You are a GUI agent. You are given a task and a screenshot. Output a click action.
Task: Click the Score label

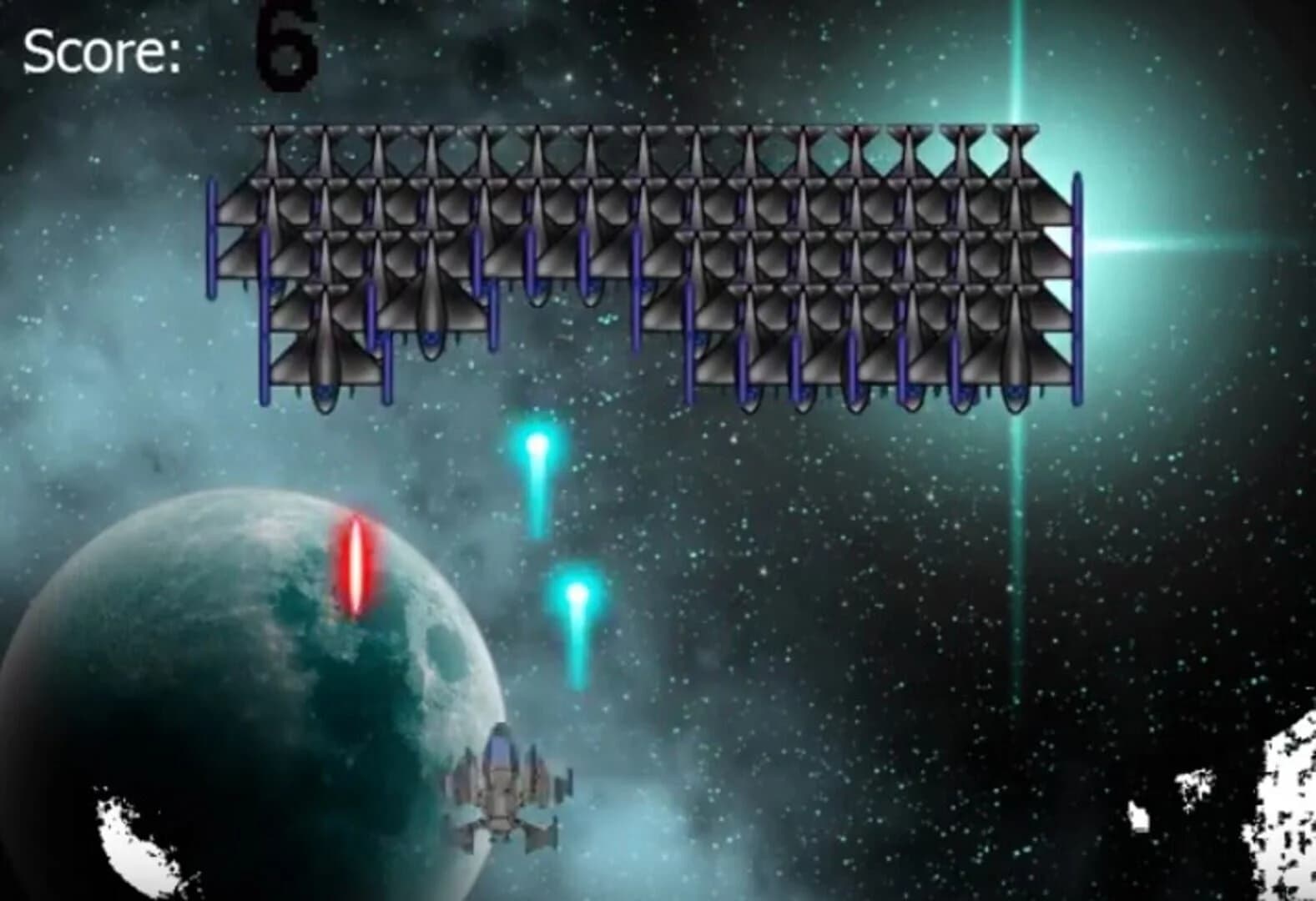[100, 50]
